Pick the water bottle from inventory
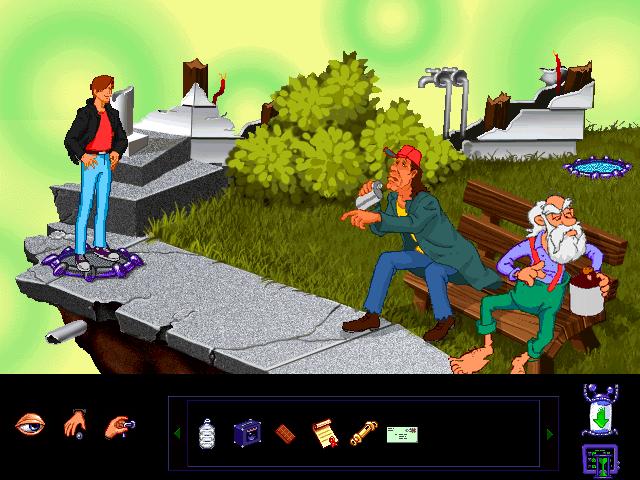640x480 pixels. [207, 432]
